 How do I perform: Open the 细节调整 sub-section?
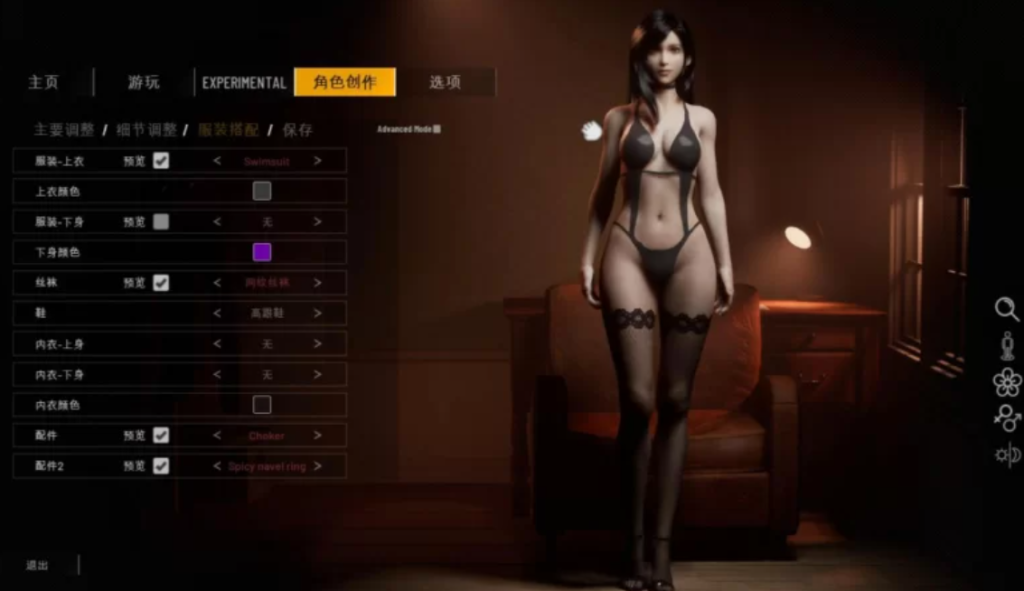click(x=146, y=130)
